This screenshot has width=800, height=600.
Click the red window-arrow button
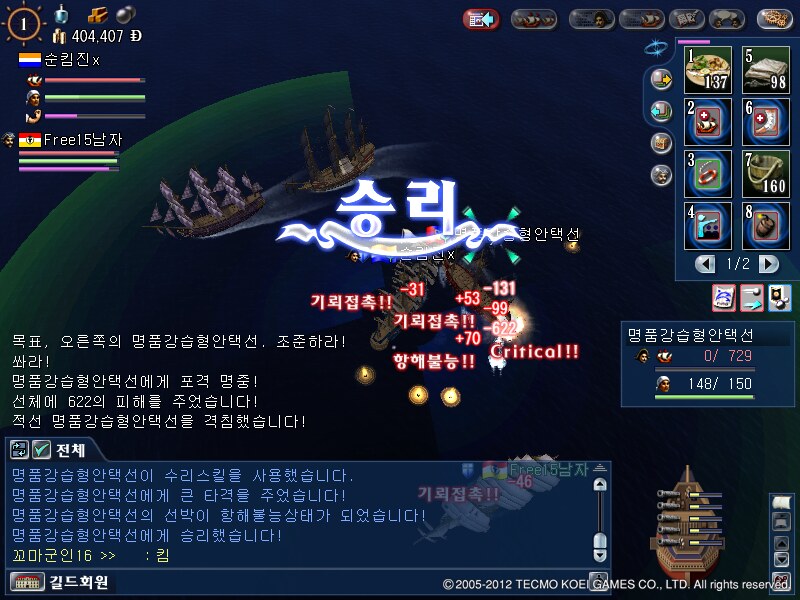(x=481, y=19)
